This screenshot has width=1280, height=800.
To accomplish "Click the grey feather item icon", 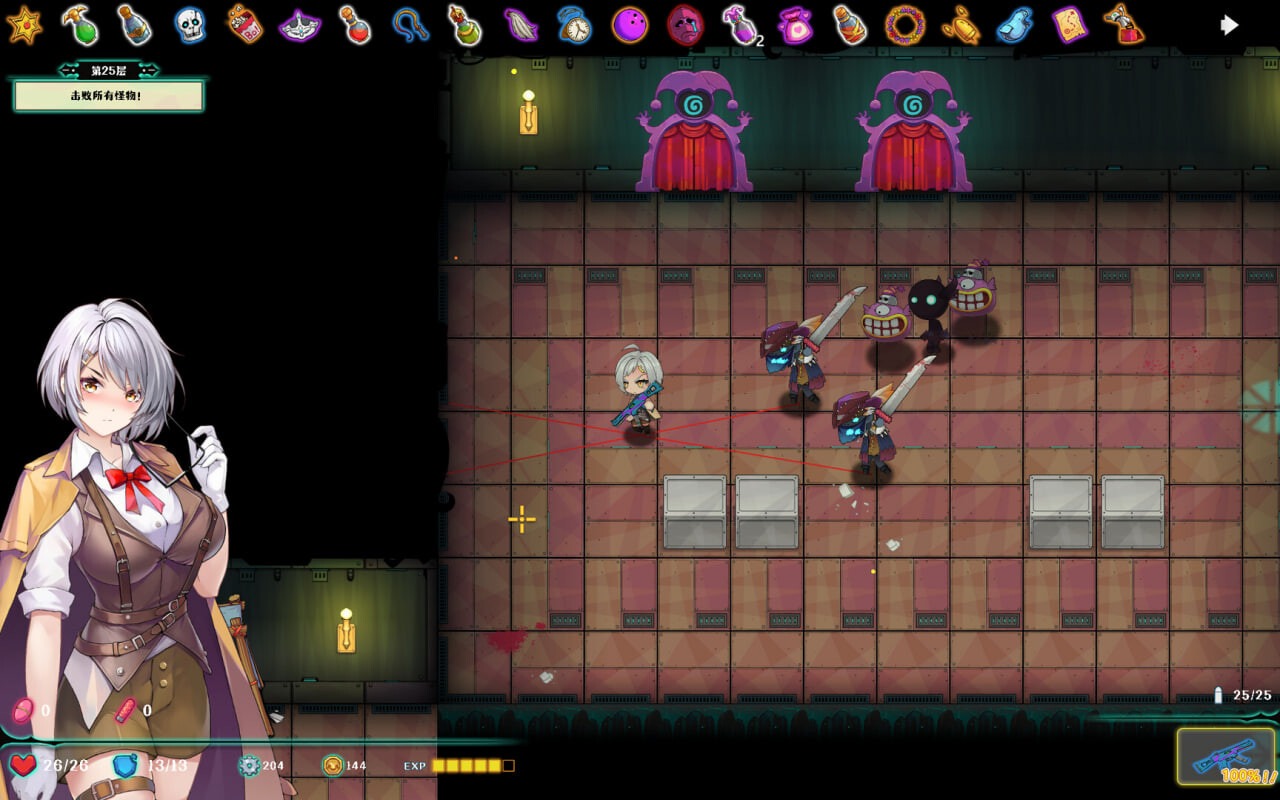I will tap(520, 25).
